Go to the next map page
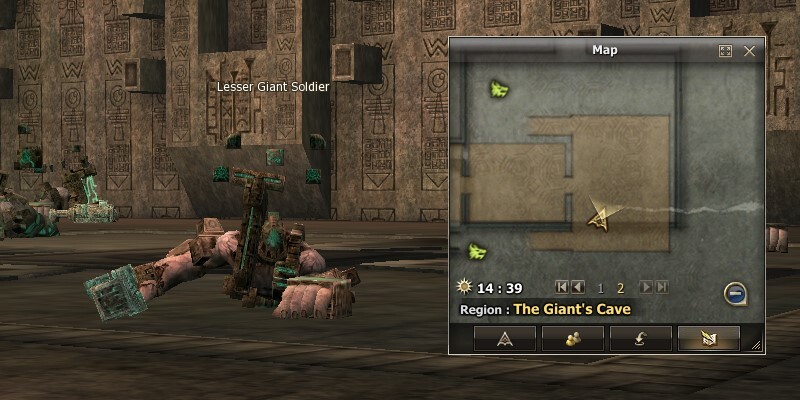The width and height of the screenshot is (800, 400). click(x=646, y=288)
